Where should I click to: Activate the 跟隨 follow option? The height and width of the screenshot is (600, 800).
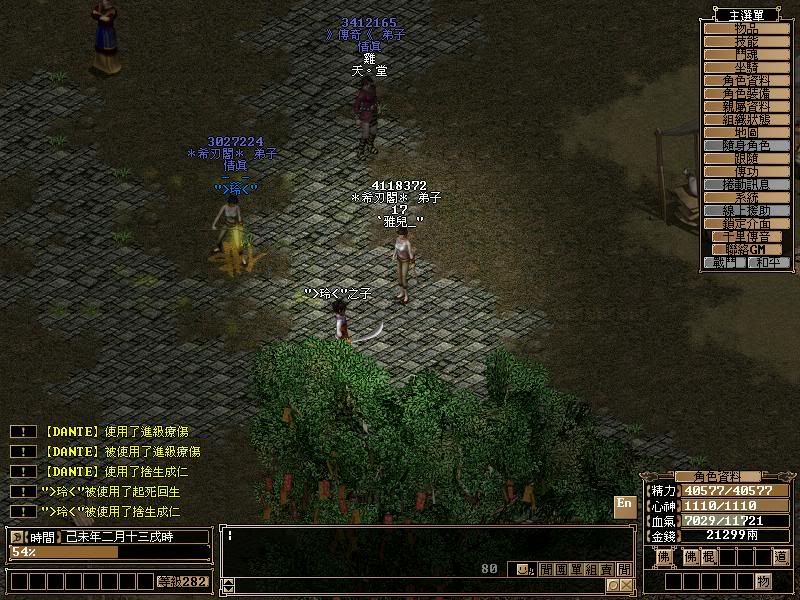point(746,159)
